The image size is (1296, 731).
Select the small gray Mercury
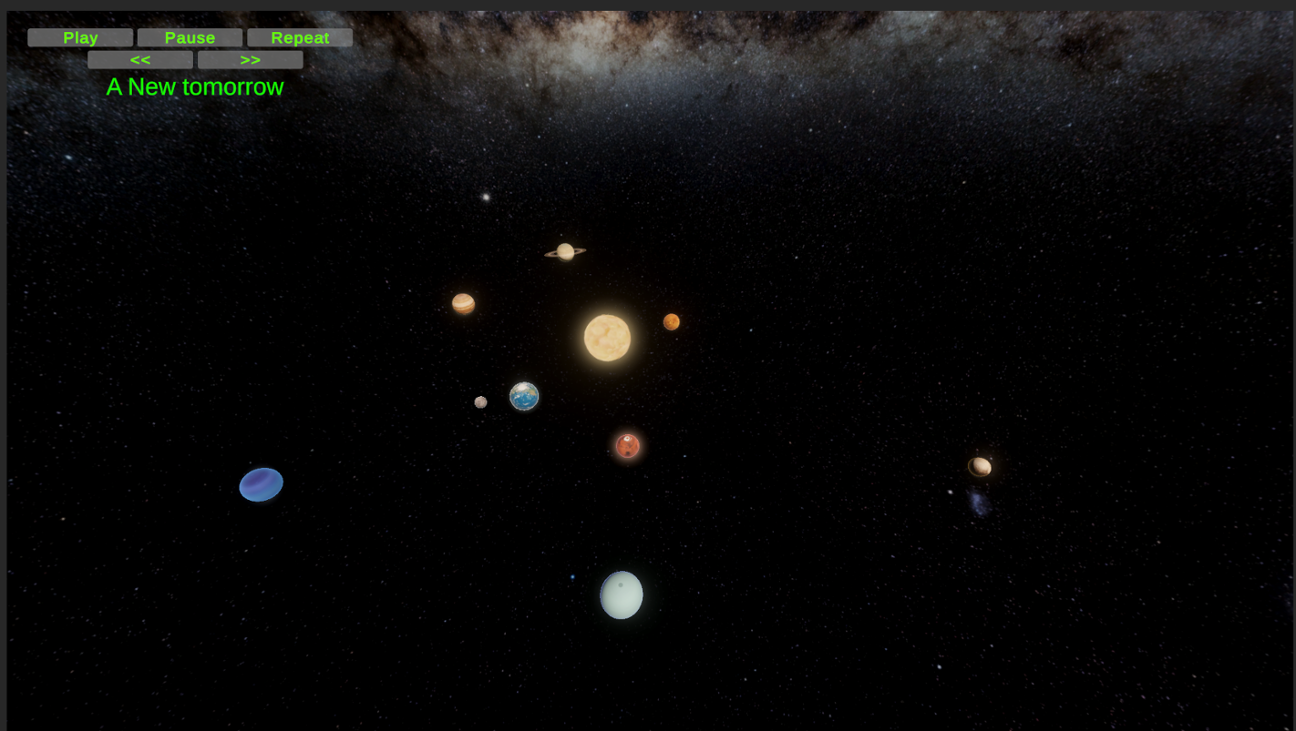point(481,401)
